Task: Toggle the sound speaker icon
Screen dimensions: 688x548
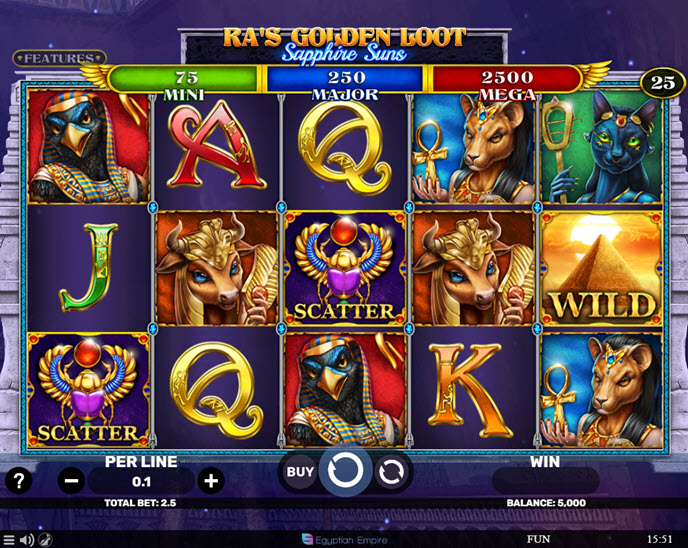Action: pyautogui.click(x=28, y=540)
